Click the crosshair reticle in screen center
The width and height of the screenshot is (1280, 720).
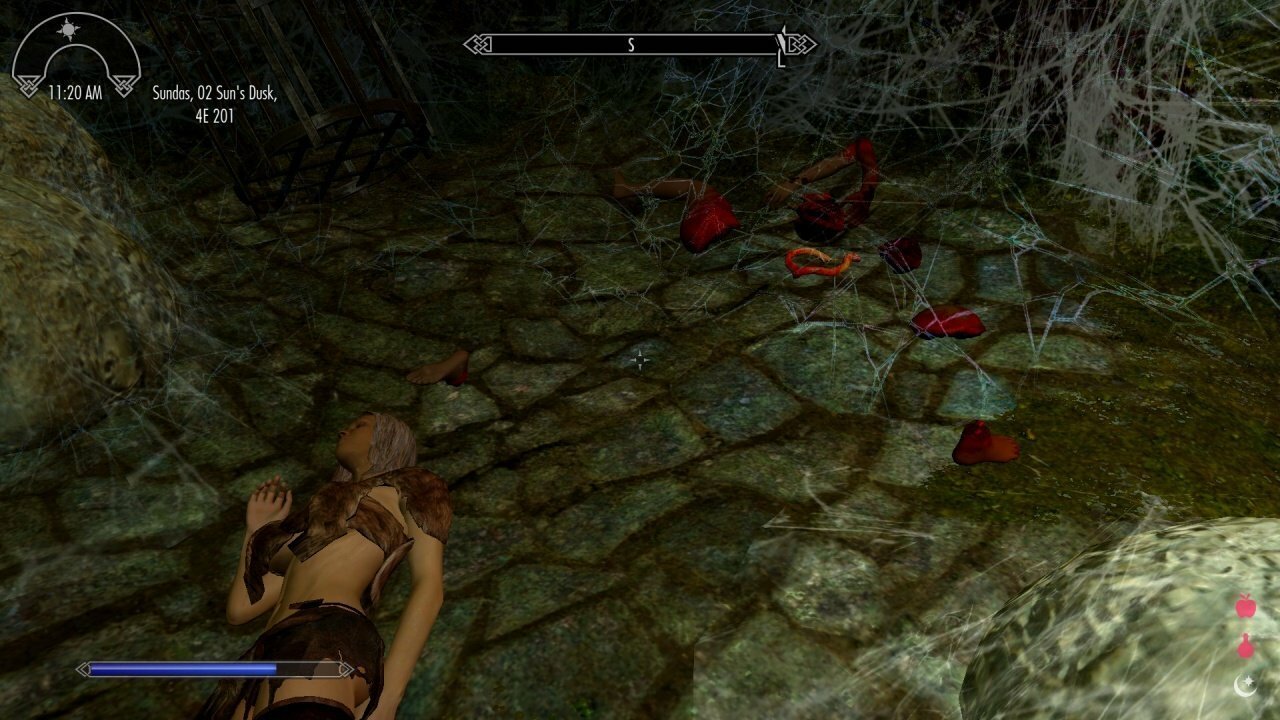(x=640, y=360)
